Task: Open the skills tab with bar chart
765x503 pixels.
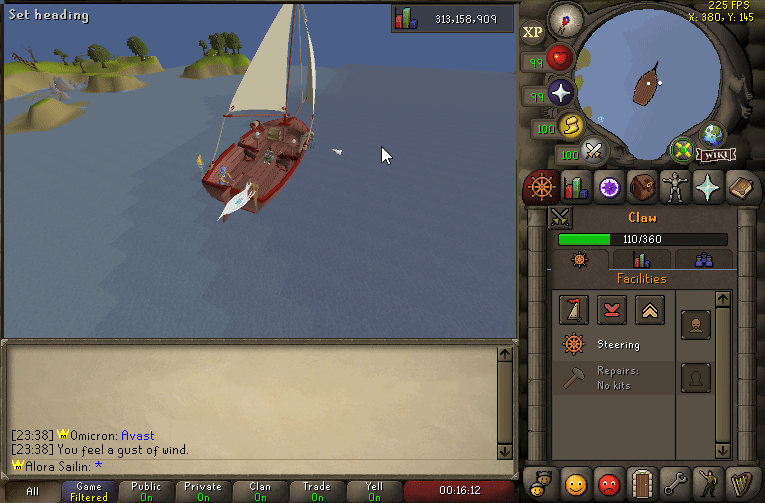Action: (x=575, y=186)
